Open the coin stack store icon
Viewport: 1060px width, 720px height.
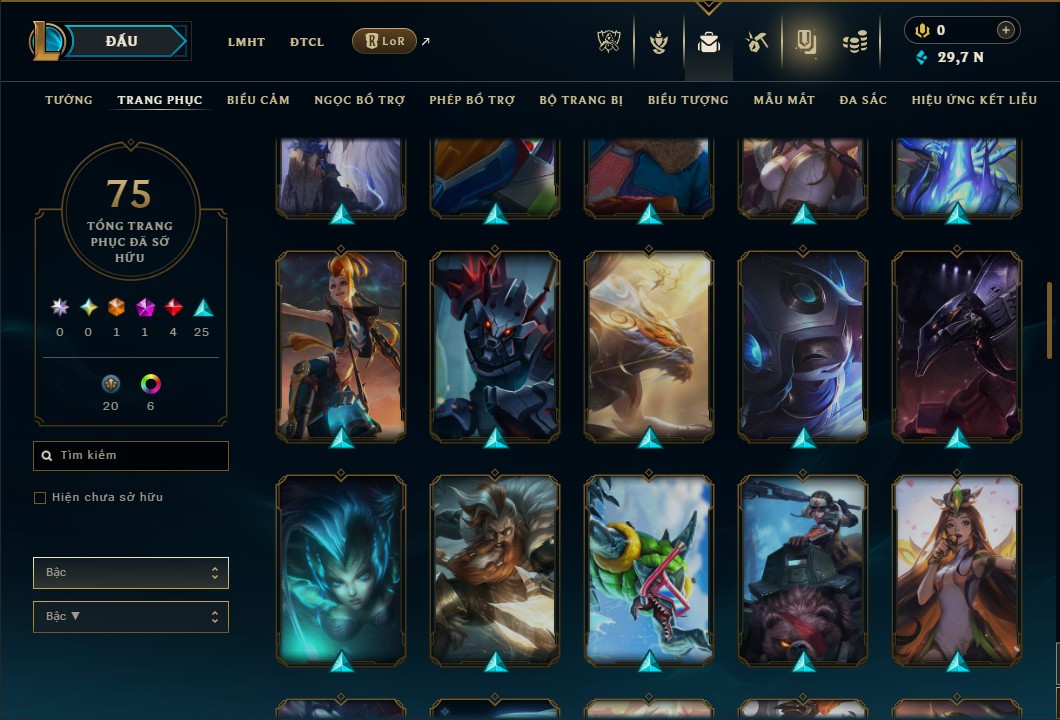(854, 42)
